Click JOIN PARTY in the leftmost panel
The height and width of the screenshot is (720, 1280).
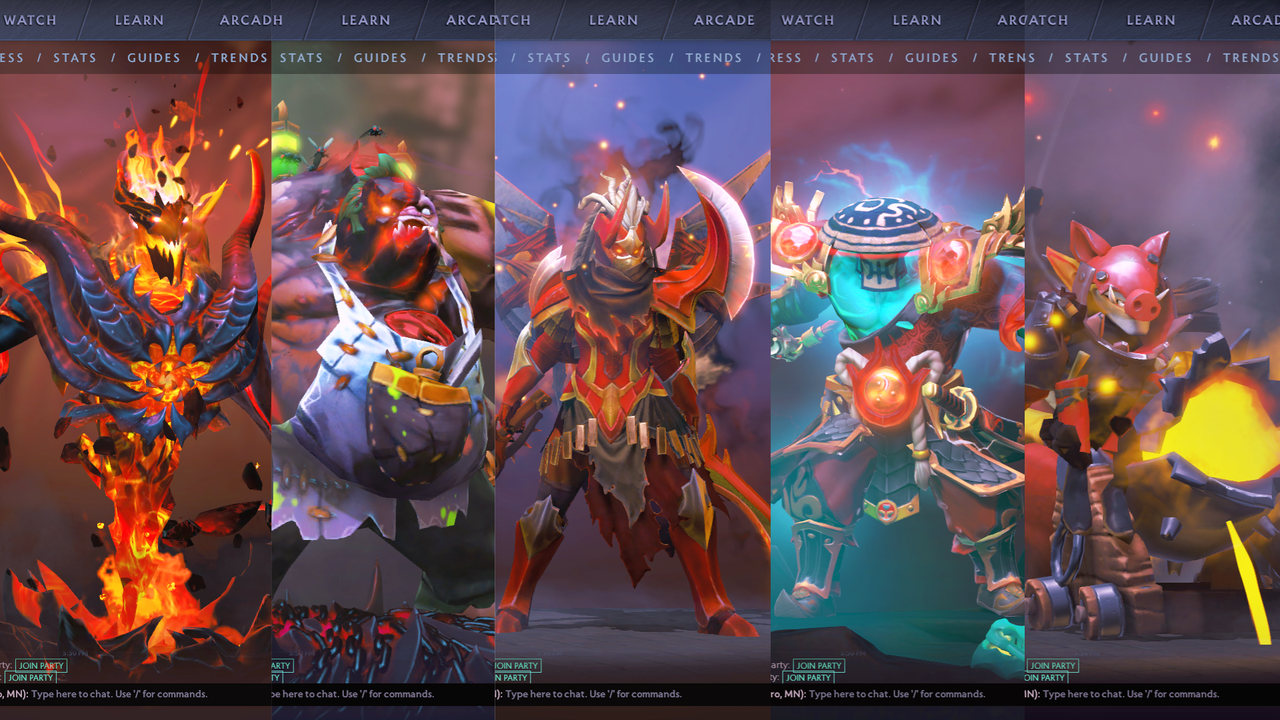(x=40, y=665)
